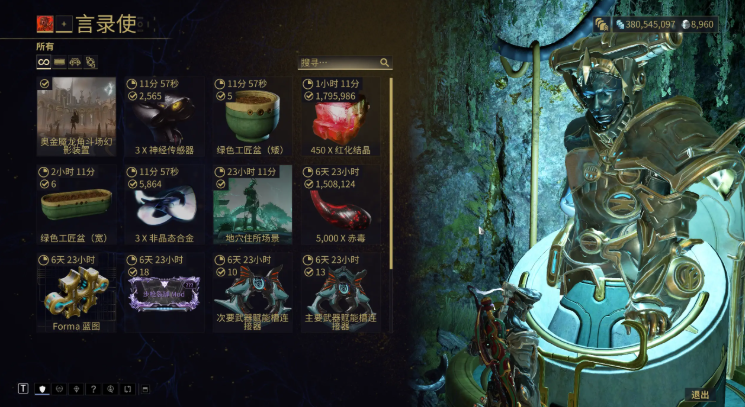Click the red faction emblem beside the title

(45, 23)
